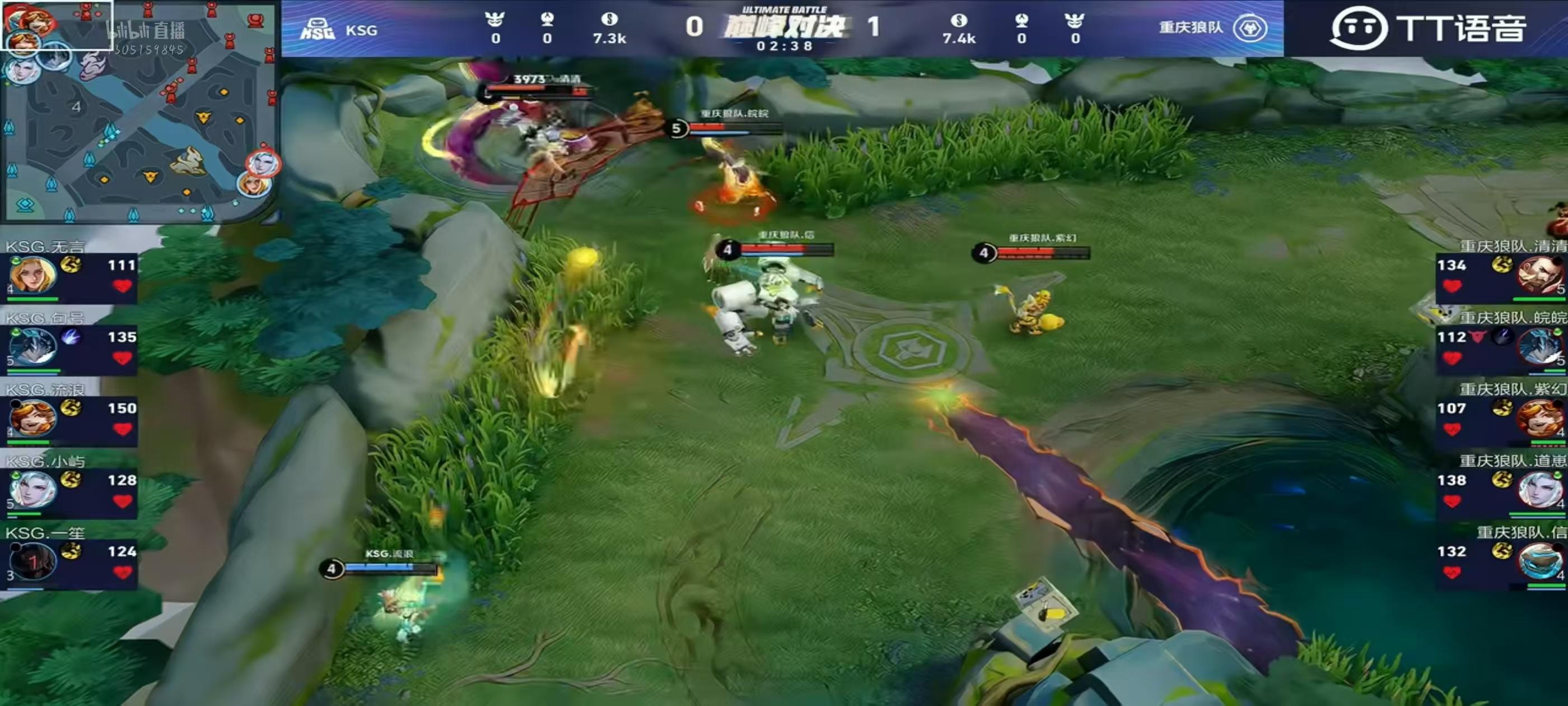Open the TT语音 sponsor logo

click(x=1428, y=28)
